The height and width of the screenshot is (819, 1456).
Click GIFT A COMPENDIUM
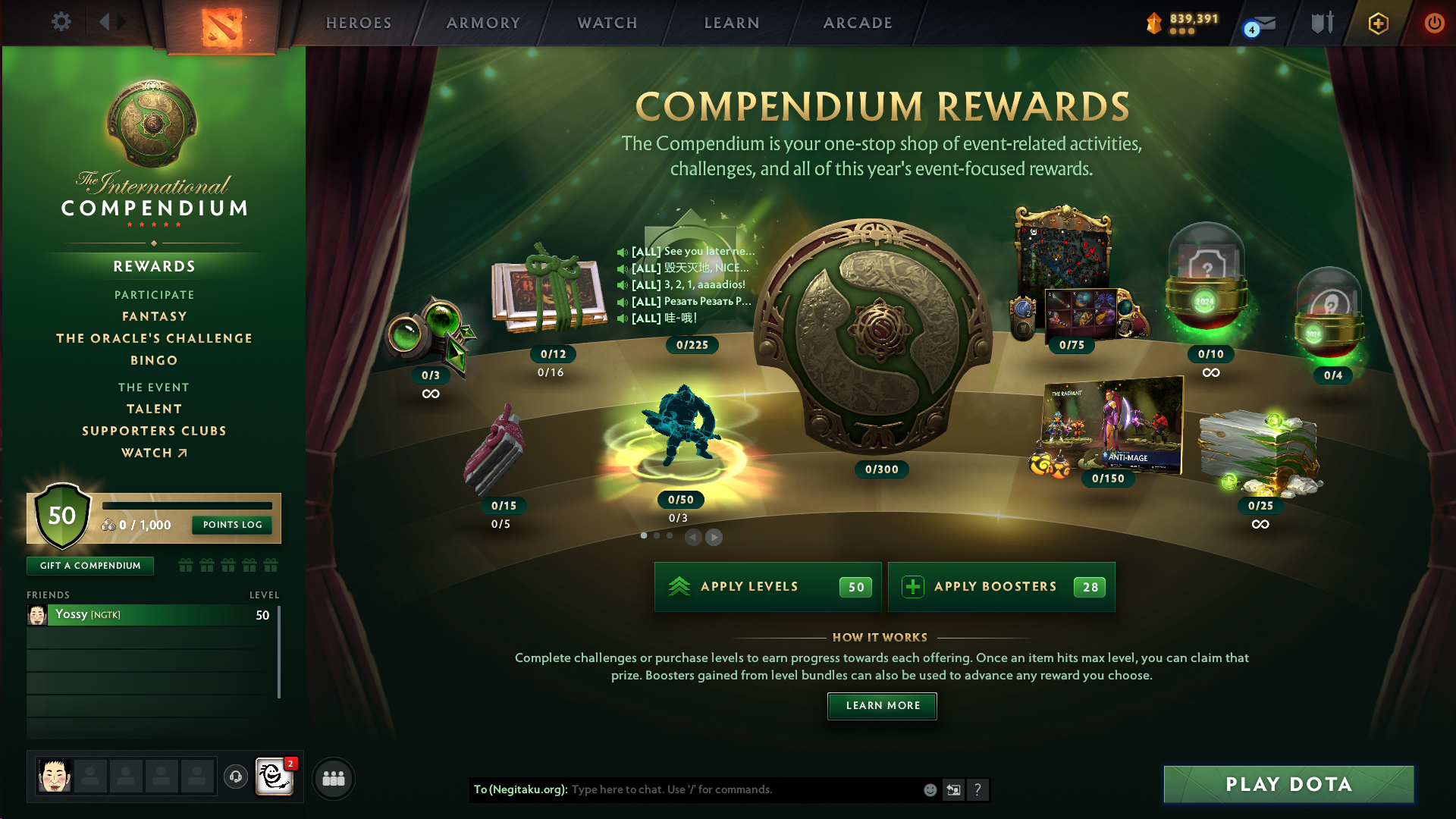89,565
